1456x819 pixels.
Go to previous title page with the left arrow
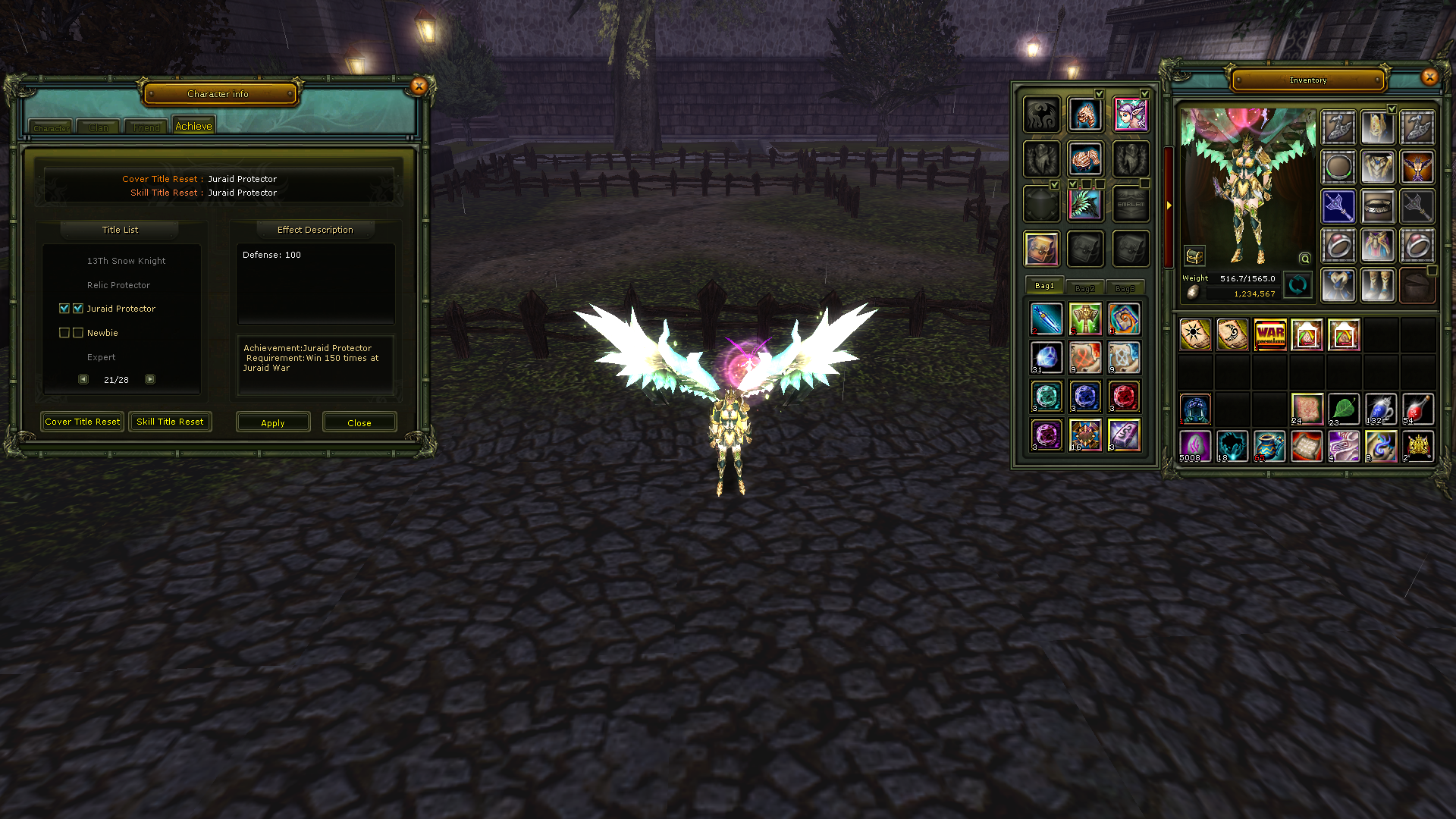83,379
